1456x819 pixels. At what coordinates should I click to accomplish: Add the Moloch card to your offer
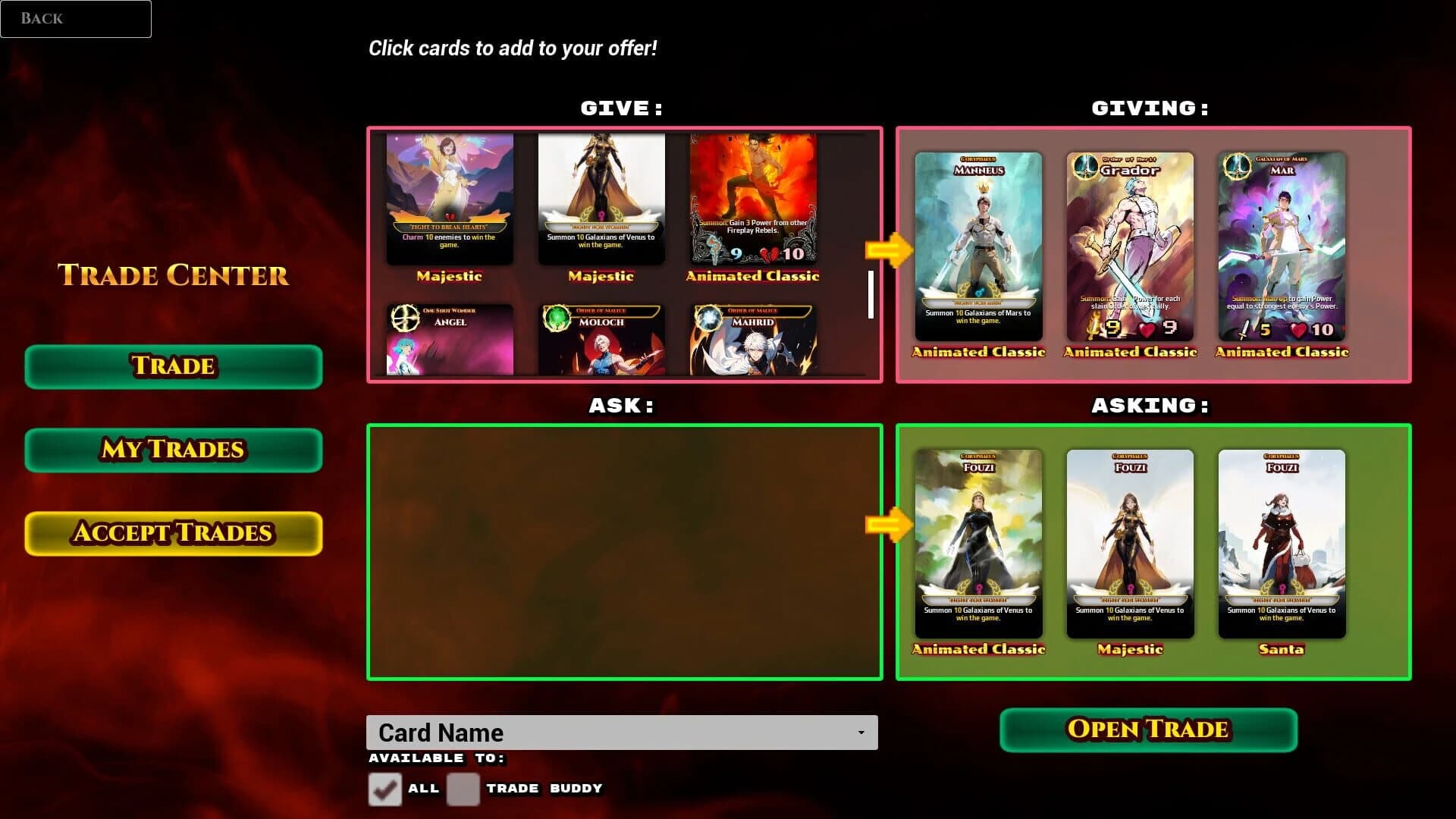pyautogui.click(x=601, y=340)
